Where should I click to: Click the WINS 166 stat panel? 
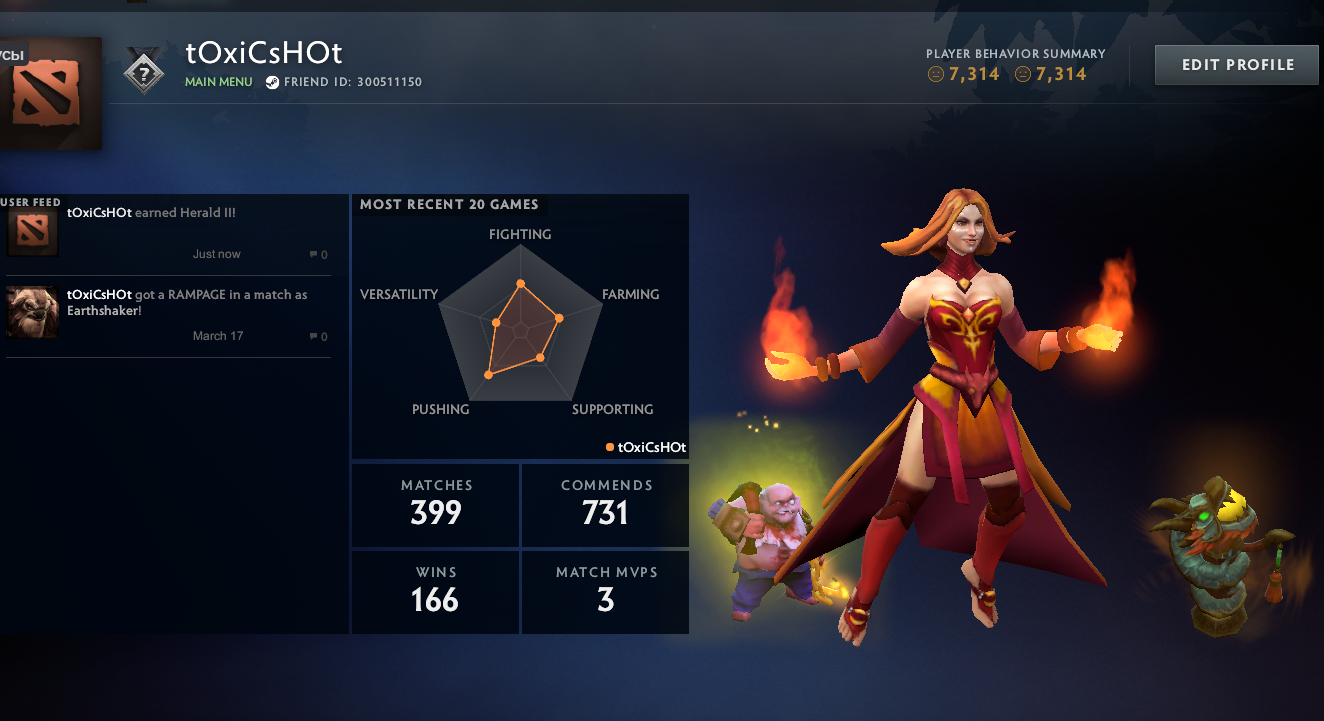(435, 592)
